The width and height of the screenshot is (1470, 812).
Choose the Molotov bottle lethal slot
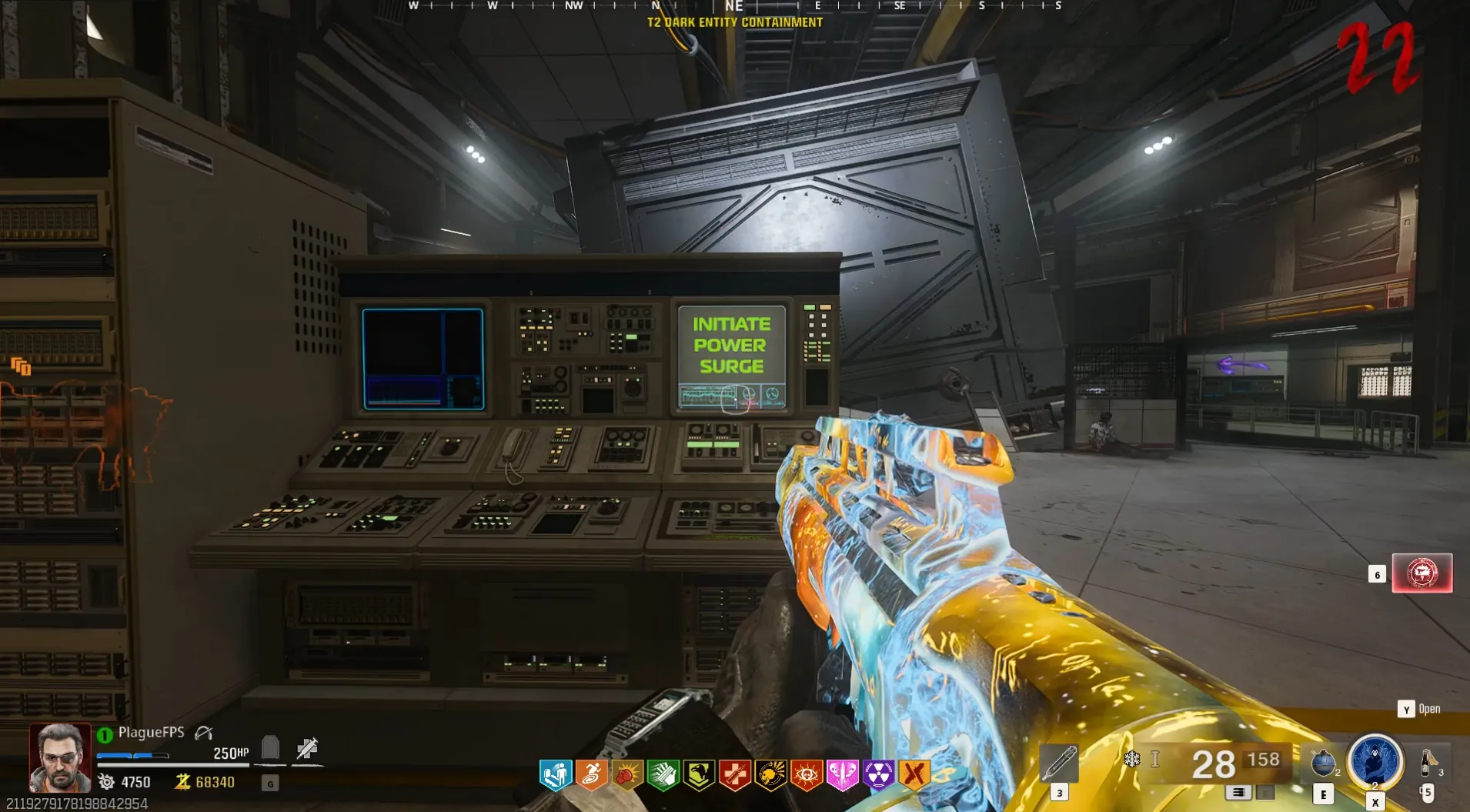(x=1428, y=762)
